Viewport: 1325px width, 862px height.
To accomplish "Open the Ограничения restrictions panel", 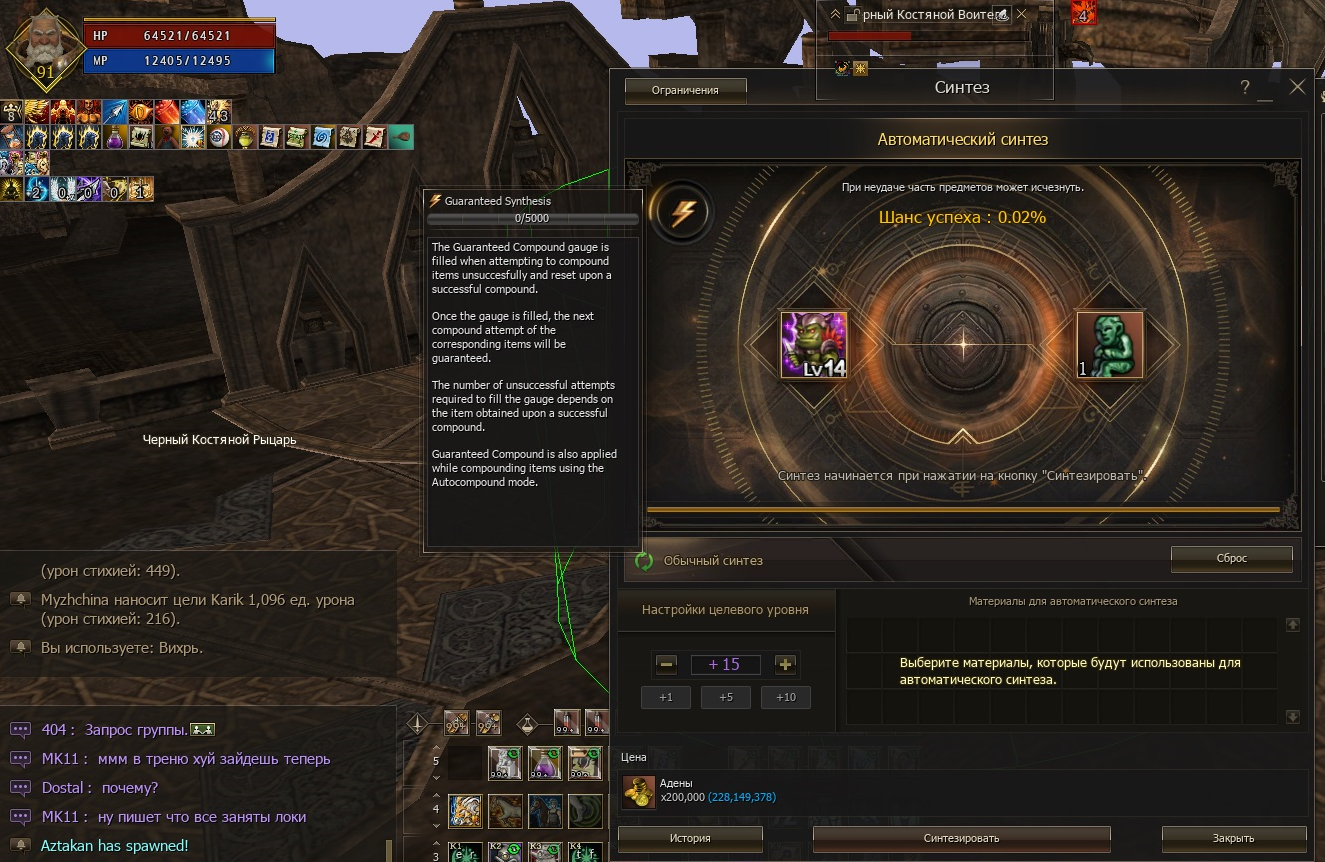I will pyautogui.click(x=685, y=90).
